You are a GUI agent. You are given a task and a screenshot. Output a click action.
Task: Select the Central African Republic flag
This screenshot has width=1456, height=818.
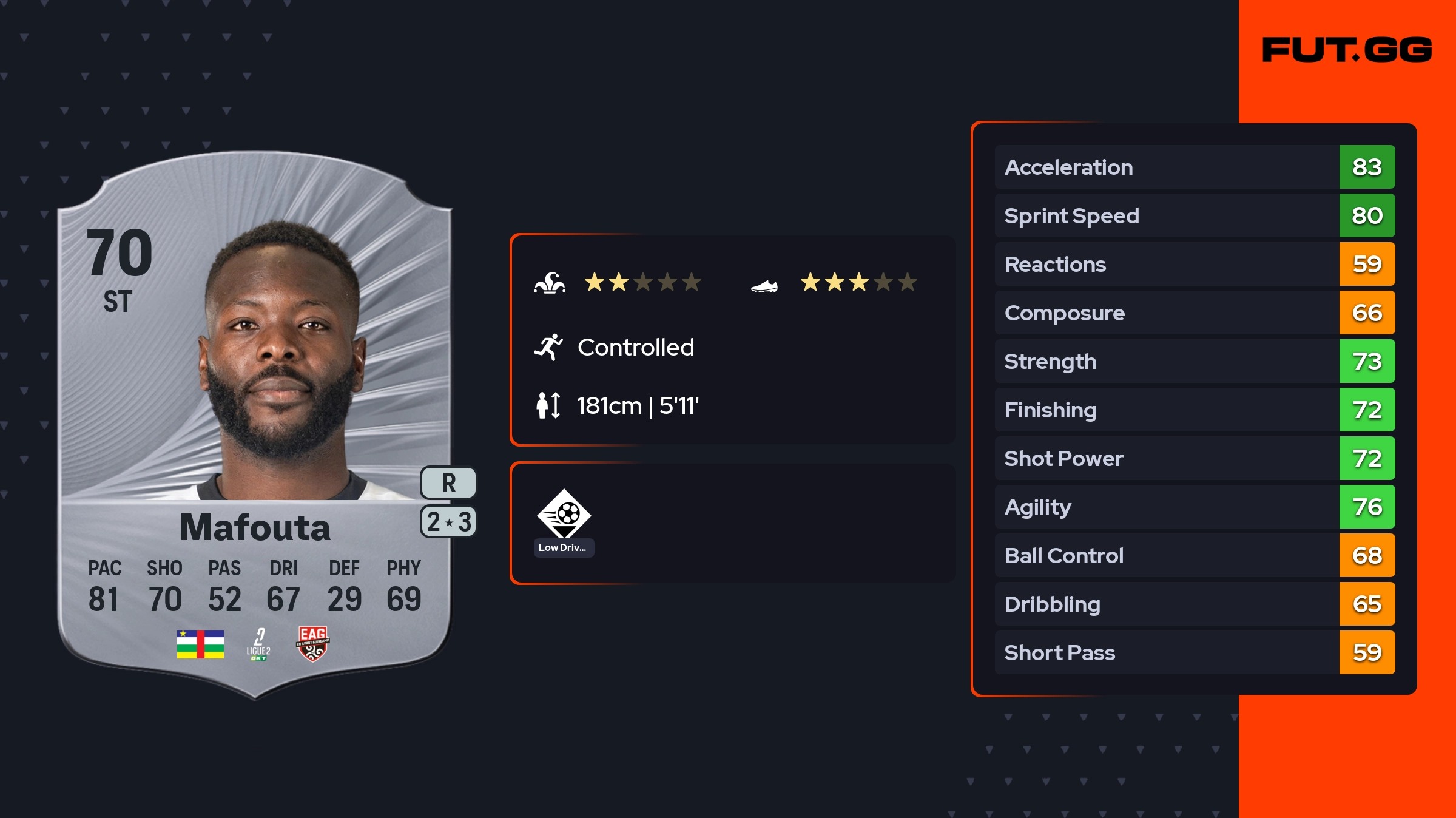(x=200, y=644)
